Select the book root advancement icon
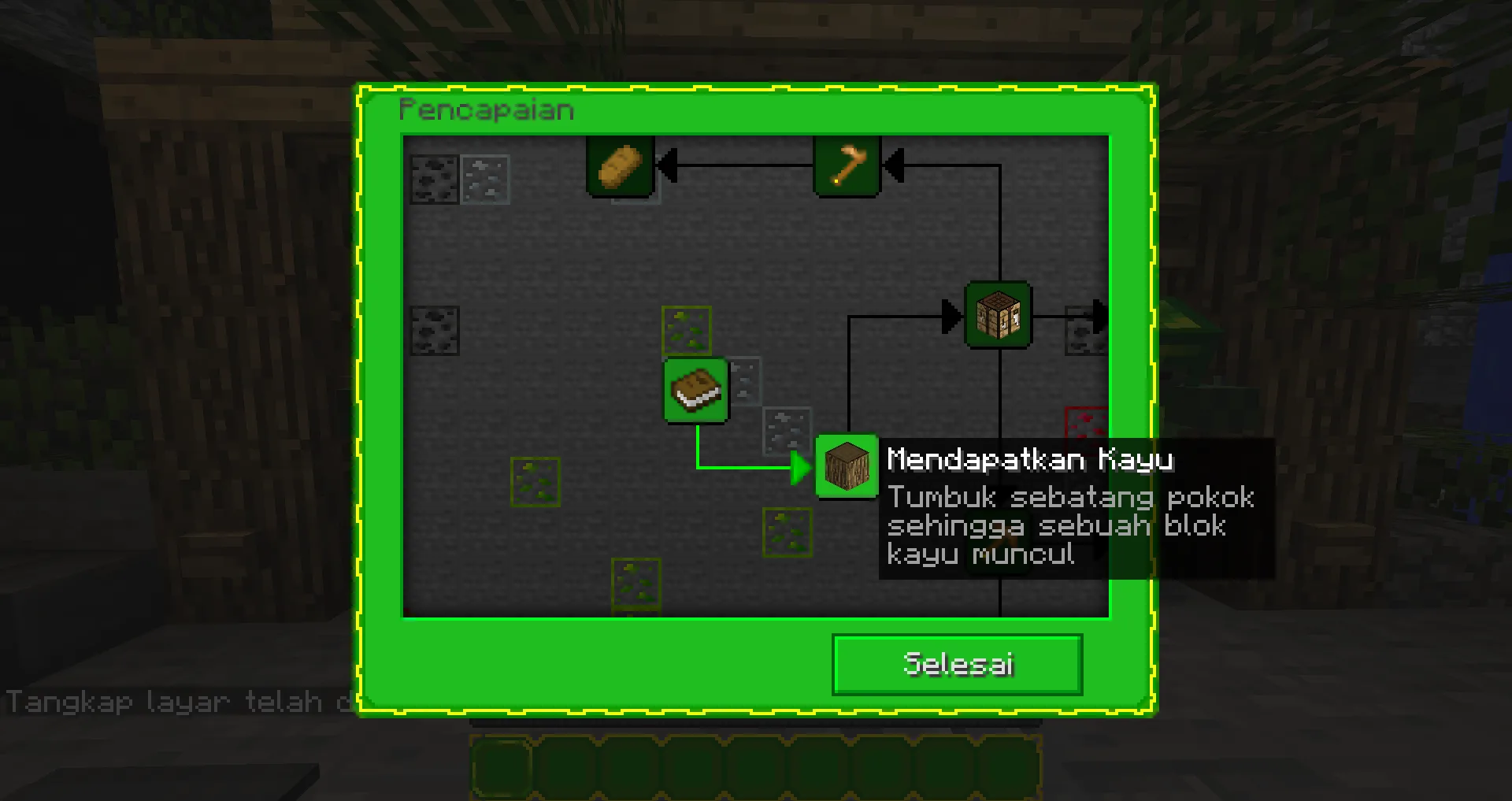 [x=696, y=390]
